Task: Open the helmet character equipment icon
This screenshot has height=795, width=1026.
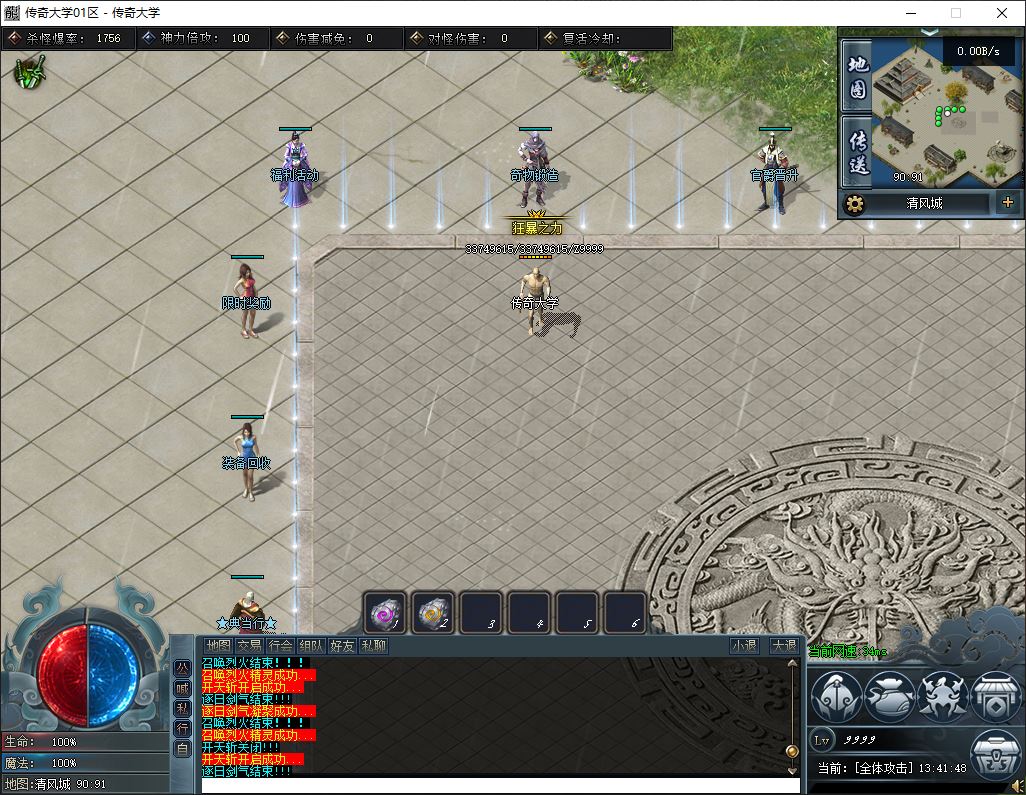Action: click(836, 696)
